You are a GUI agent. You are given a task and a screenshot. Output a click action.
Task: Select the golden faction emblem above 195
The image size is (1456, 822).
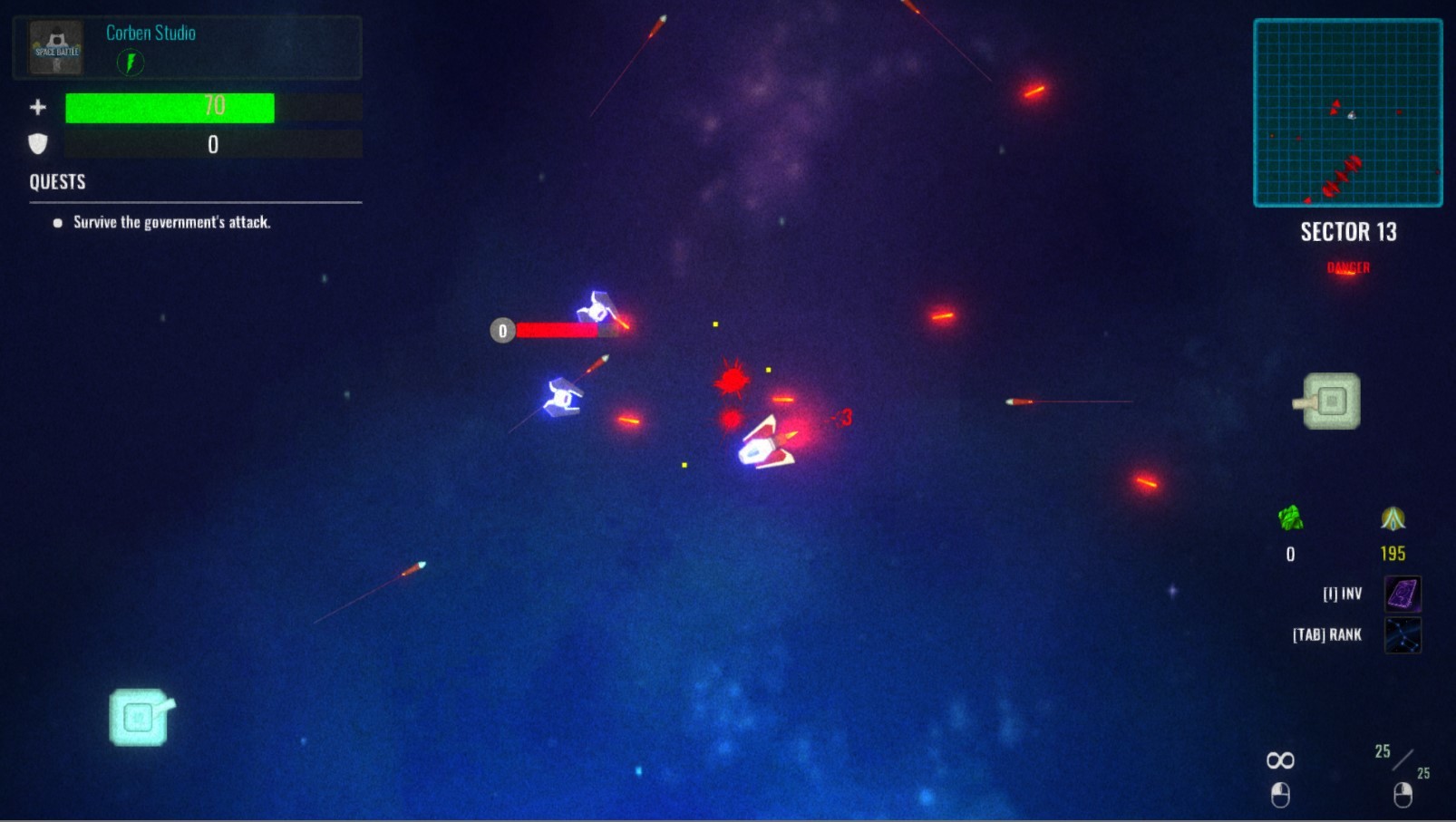coord(1393,519)
